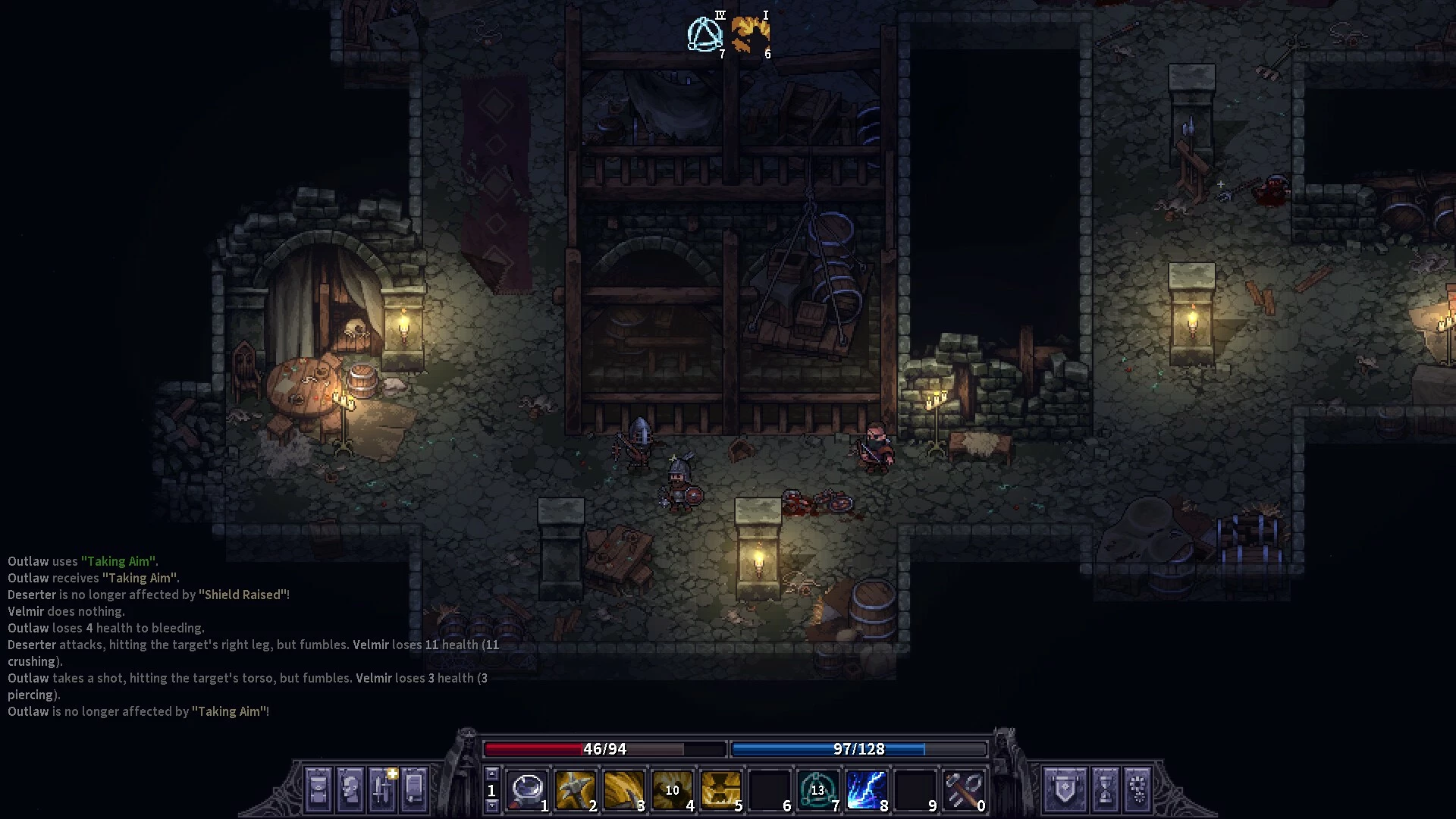Click the hourglass wait button

1106,789
